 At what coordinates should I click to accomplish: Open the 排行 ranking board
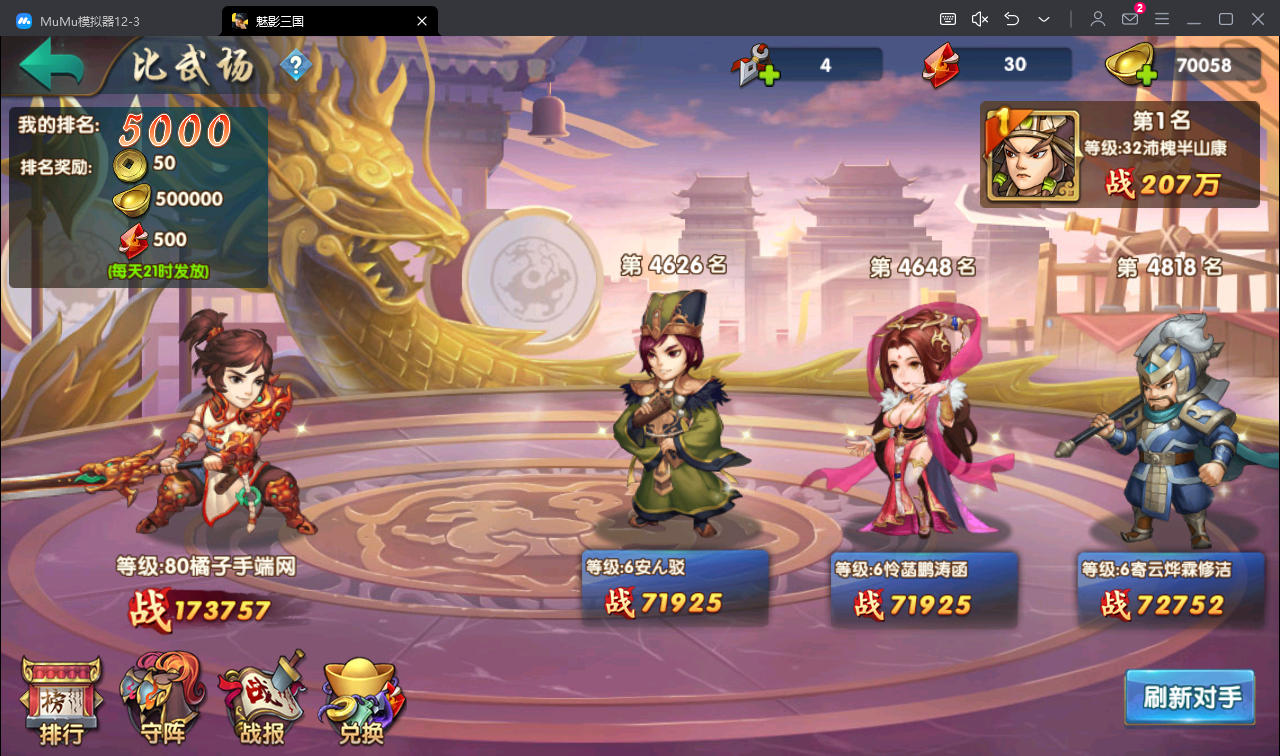point(61,702)
